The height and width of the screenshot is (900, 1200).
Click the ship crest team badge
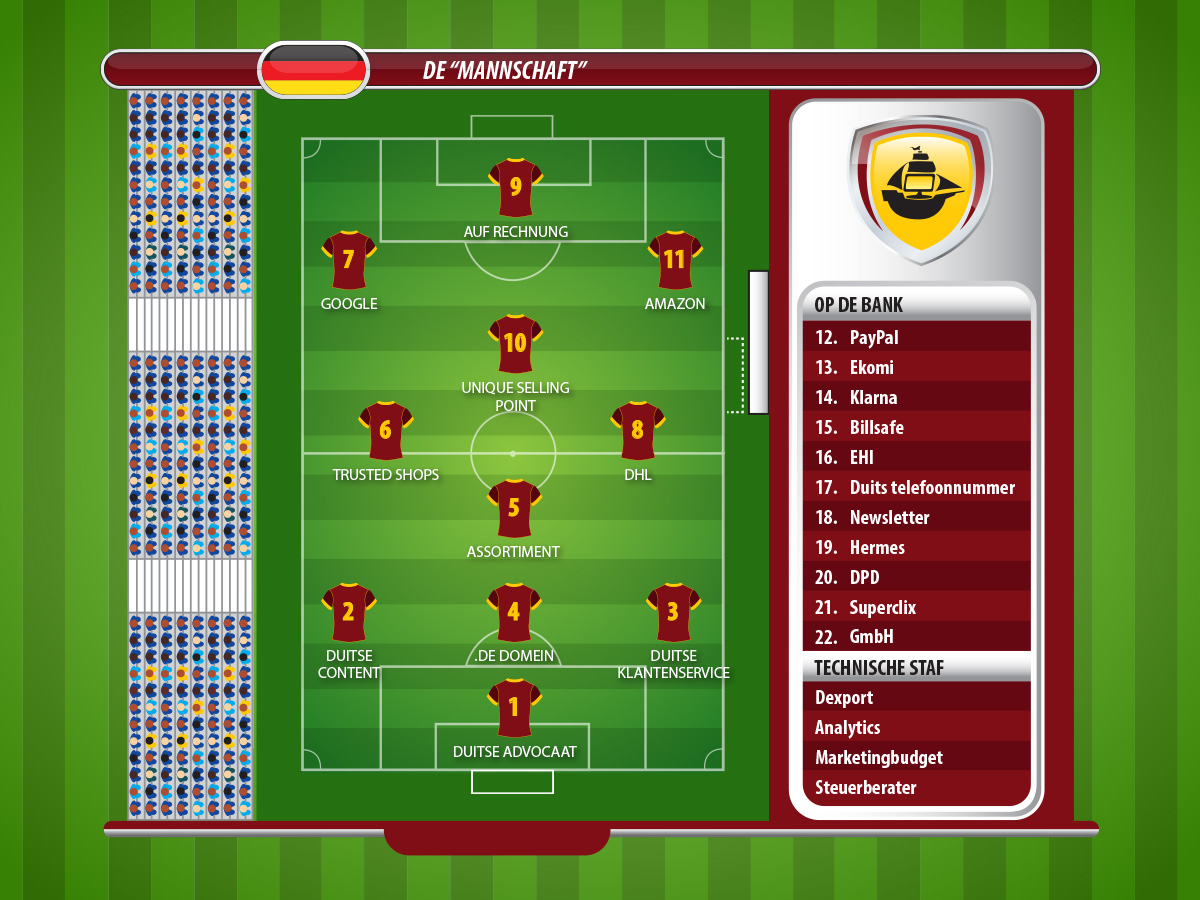(x=920, y=190)
